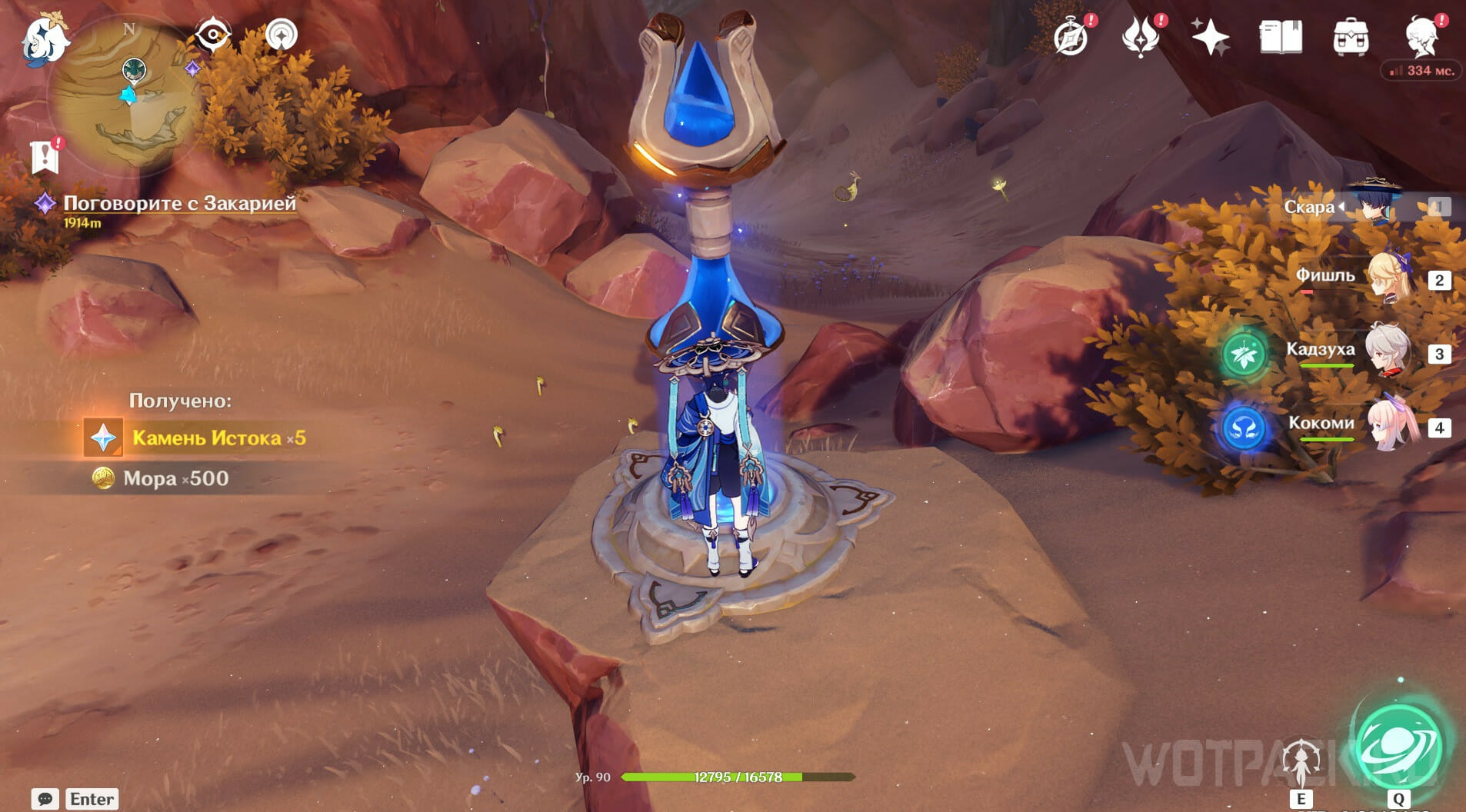Open the battle pass winged icon
Viewport: 1466px width, 812px height.
click(x=1141, y=37)
